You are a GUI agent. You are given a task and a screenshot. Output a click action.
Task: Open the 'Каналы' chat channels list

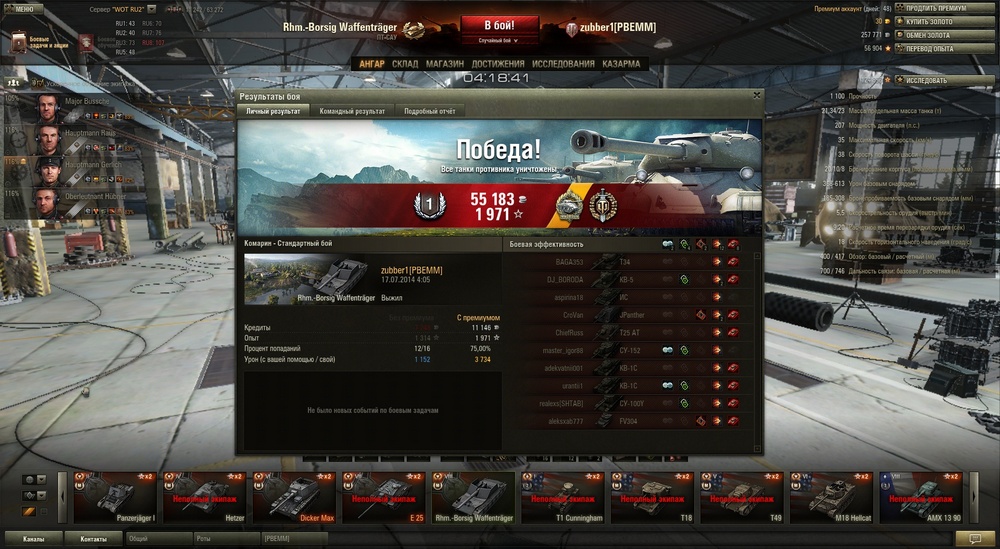pyautogui.click(x=33, y=538)
